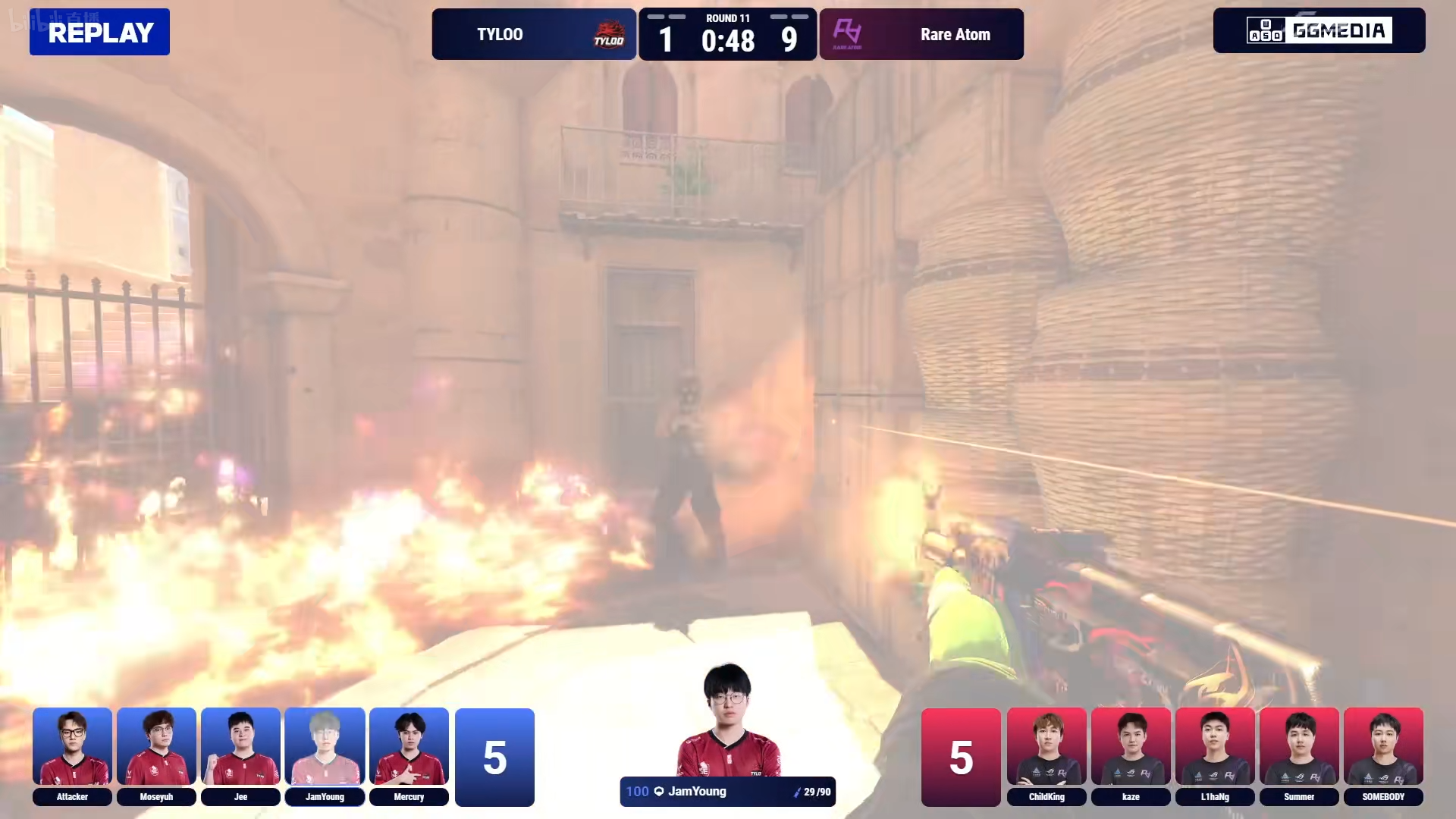Select the highlighted JamYoung card
The height and width of the screenshot is (819, 1456).
pos(325,755)
